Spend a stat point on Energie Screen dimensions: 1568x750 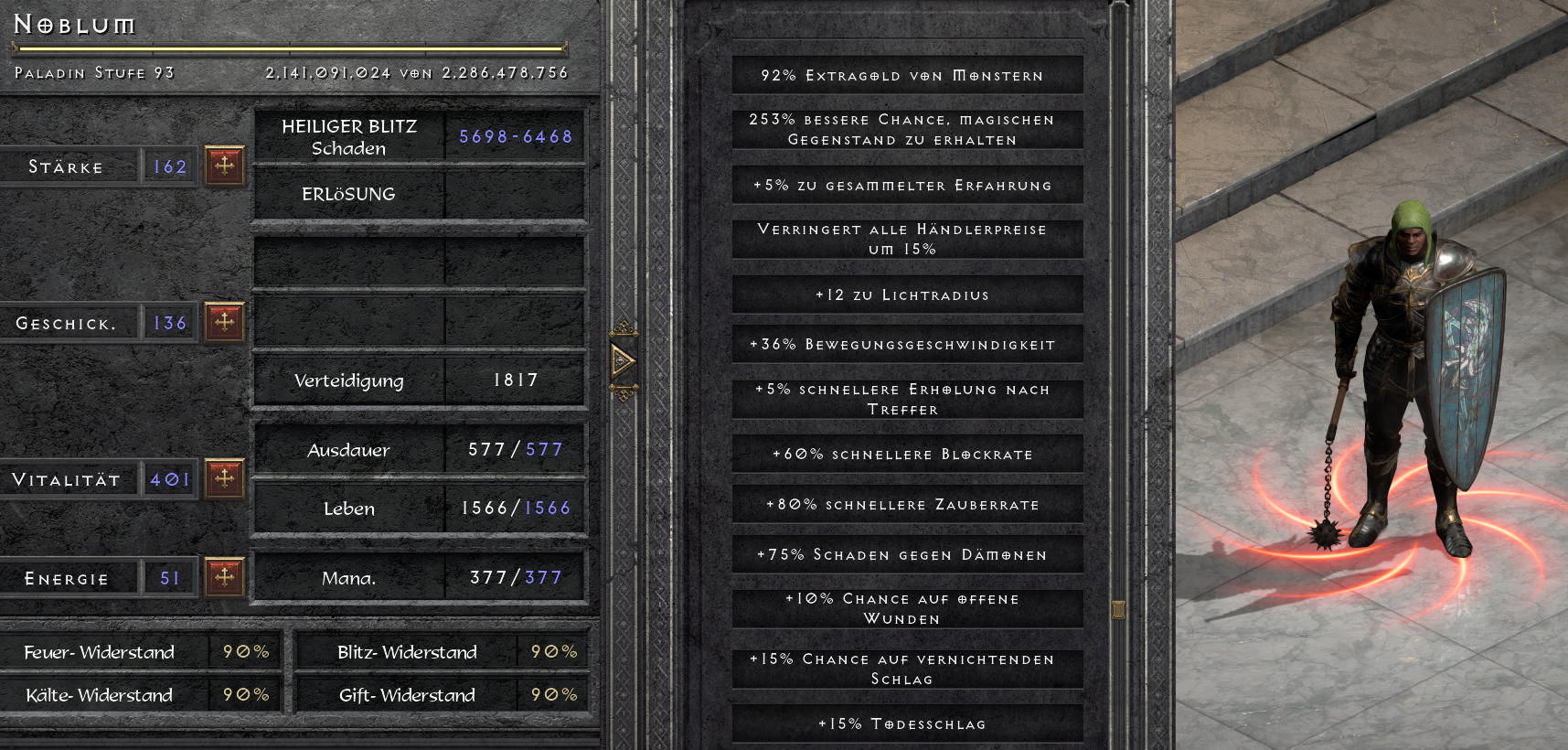pos(224,576)
